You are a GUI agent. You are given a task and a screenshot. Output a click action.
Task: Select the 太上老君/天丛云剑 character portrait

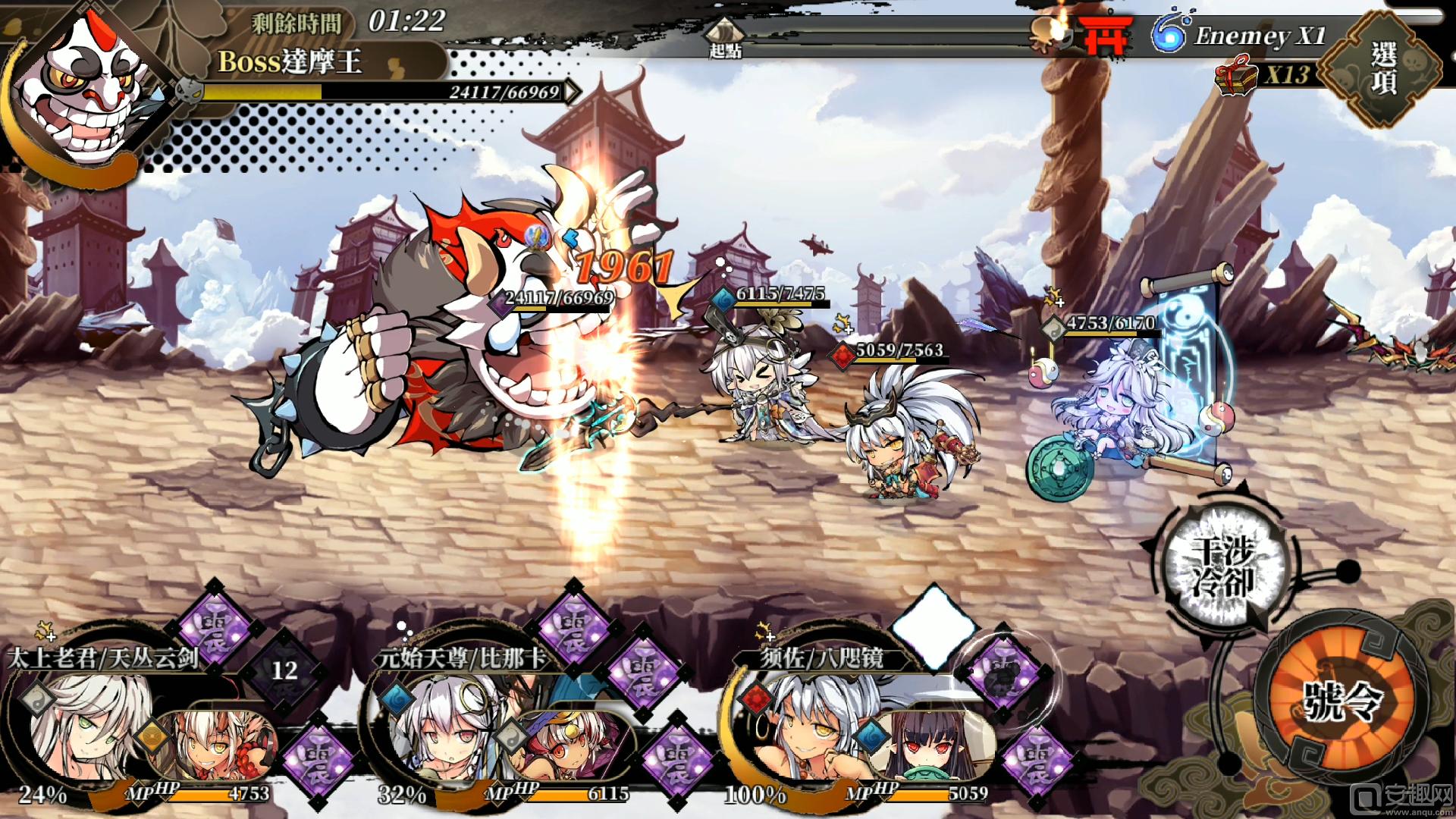[x=83, y=726]
